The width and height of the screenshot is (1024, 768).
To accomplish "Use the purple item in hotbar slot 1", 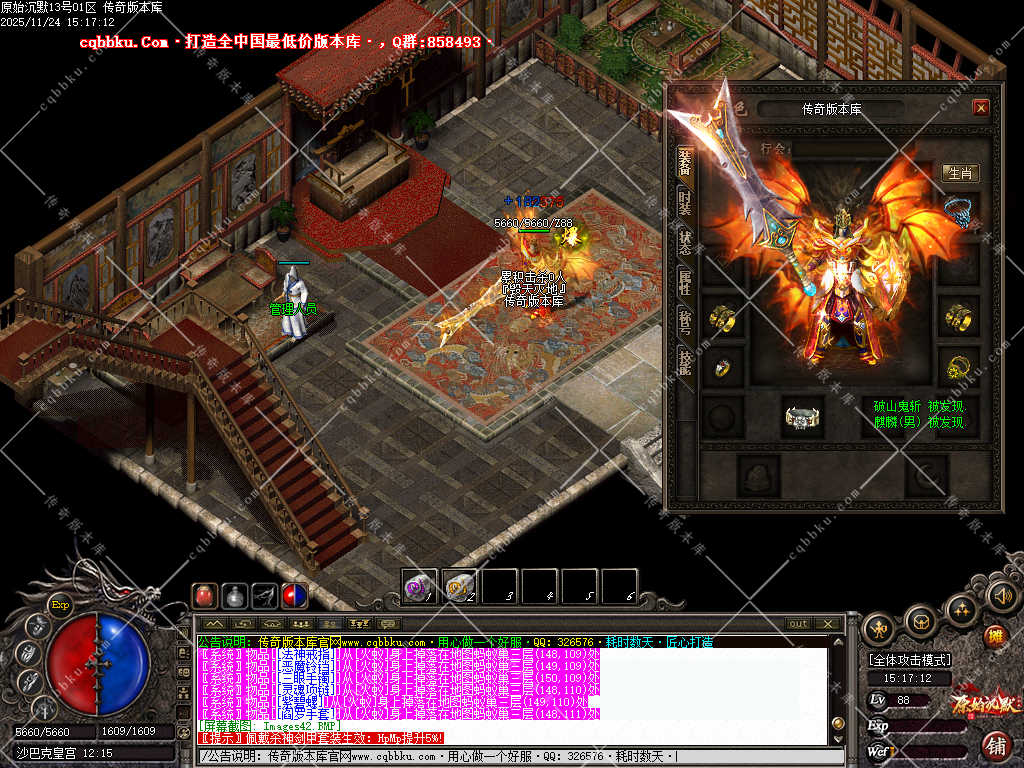I will click(419, 585).
